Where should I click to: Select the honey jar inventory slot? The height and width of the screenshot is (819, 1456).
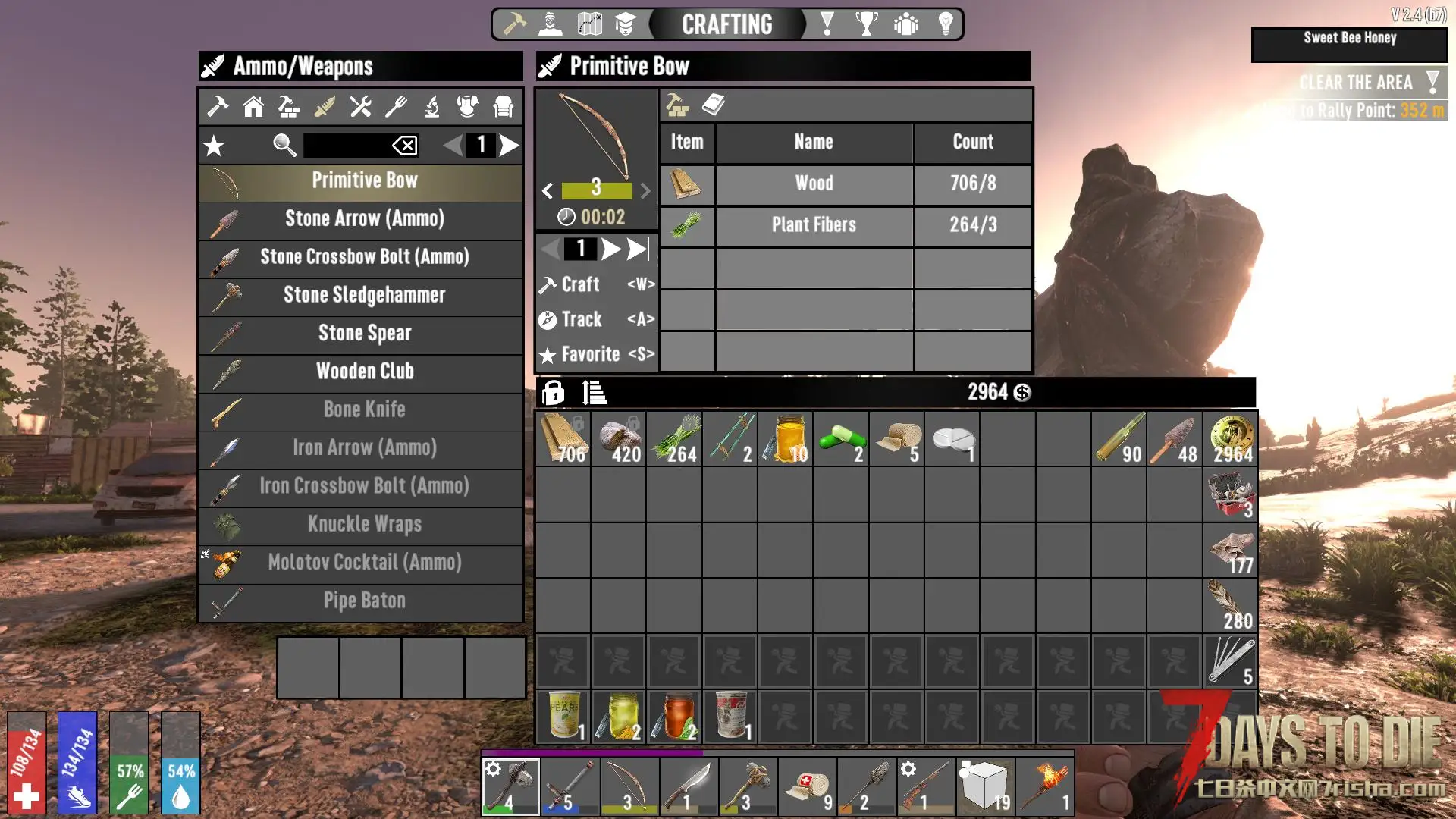[786, 438]
